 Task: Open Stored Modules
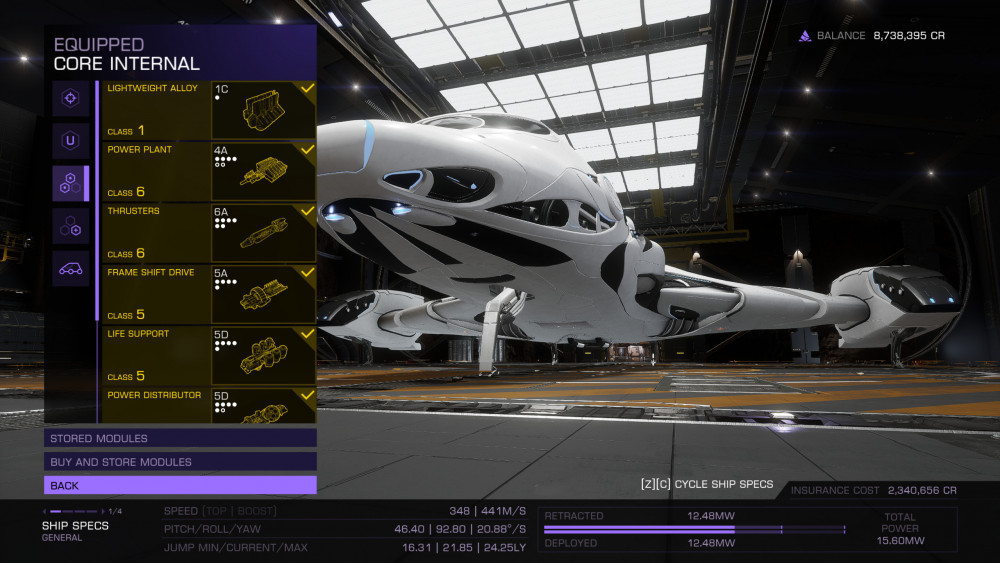click(x=180, y=438)
